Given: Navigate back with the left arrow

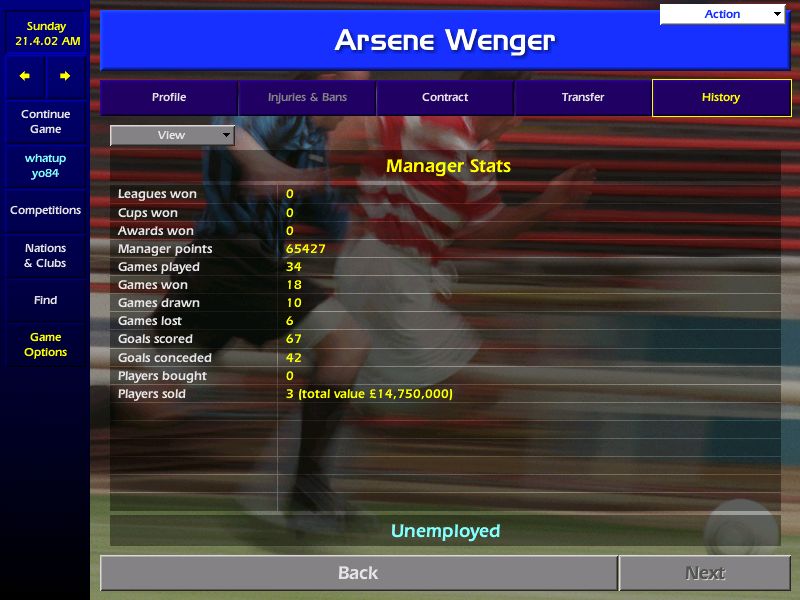Looking at the screenshot, I should pyautogui.click(x=25, y=76).
